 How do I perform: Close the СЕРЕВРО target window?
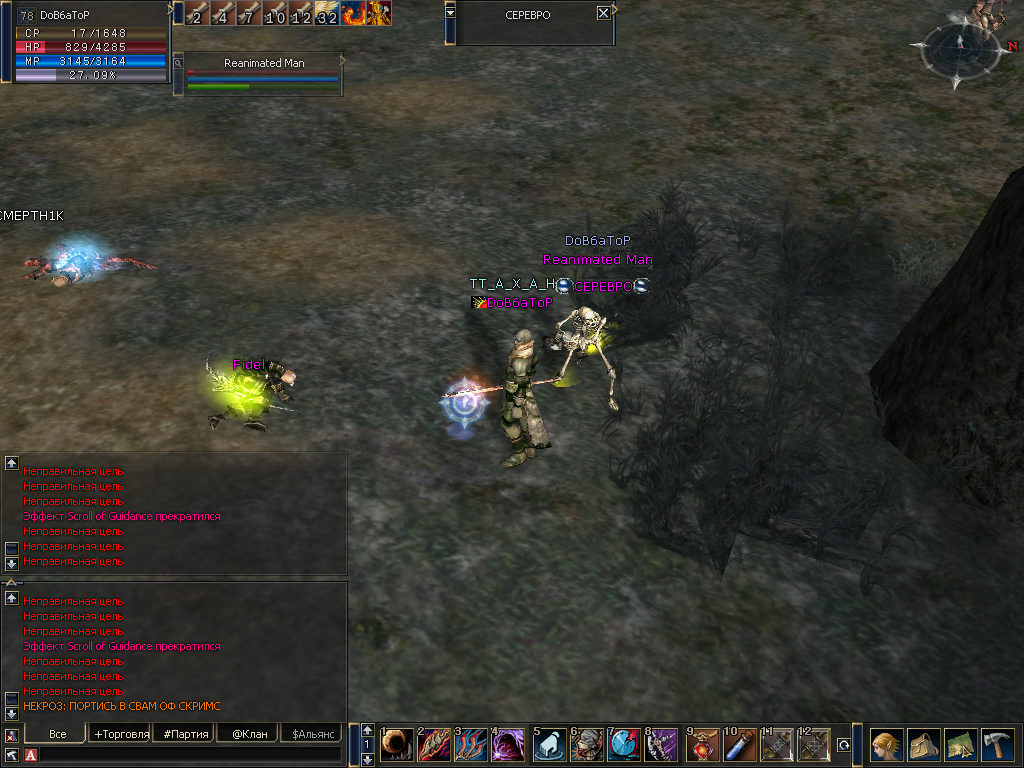coord(603,14)
